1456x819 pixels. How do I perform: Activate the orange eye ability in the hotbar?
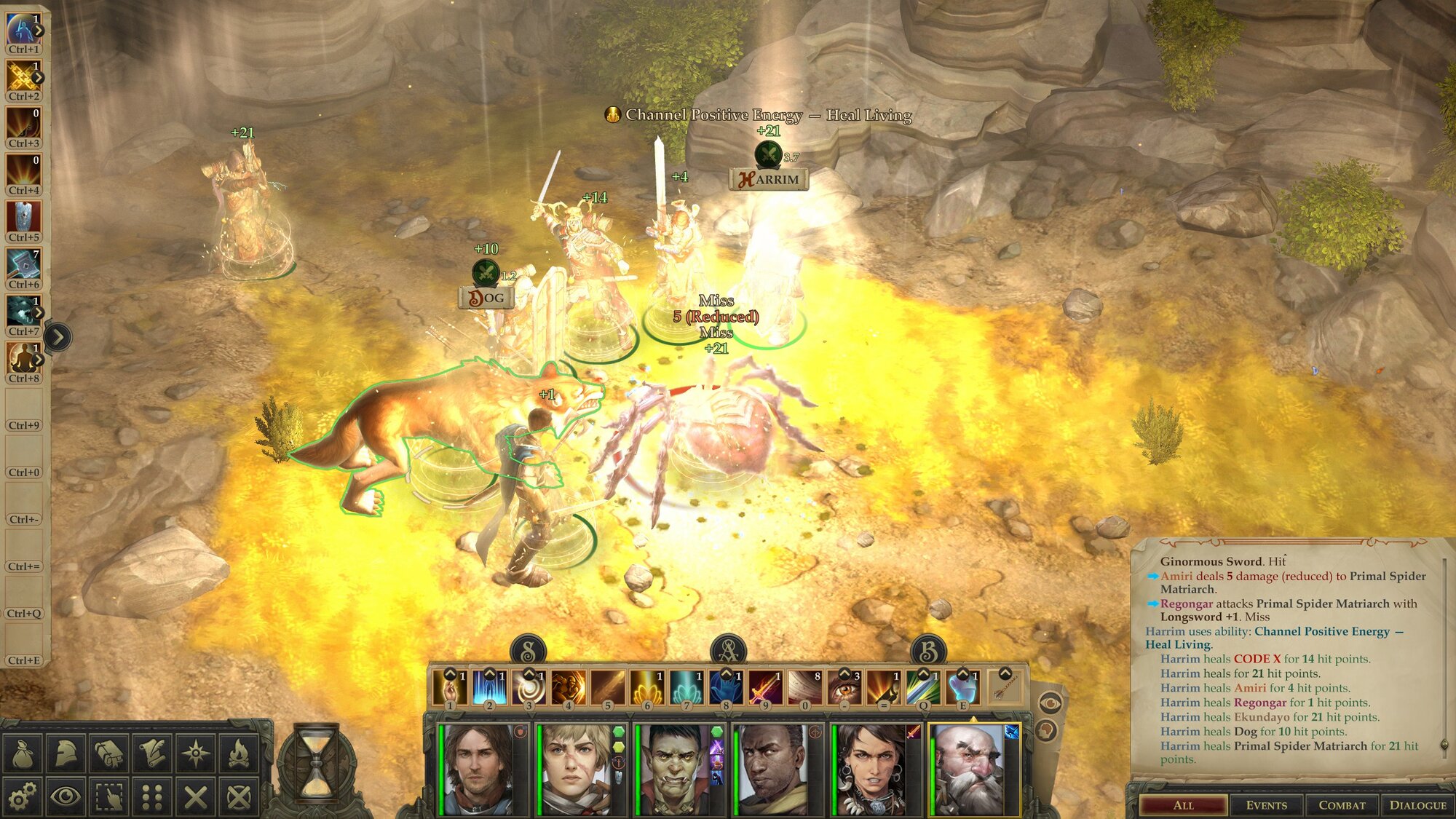click(x=844, y=687)
